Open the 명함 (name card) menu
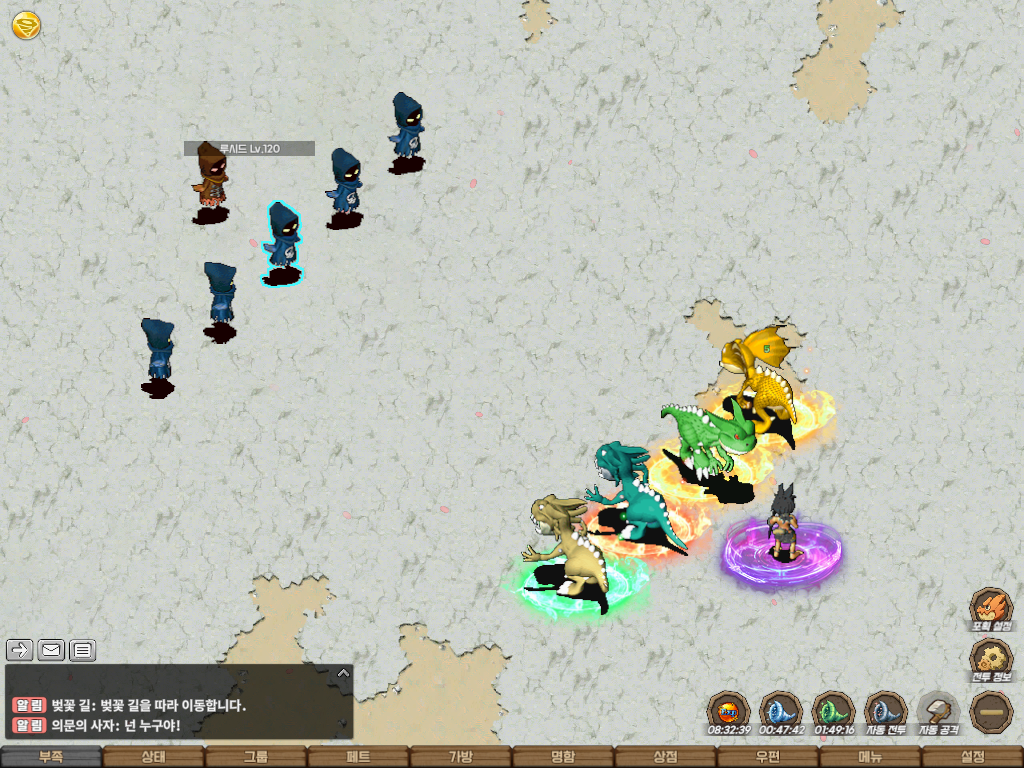1024x768 pixels. coord(563,757)
